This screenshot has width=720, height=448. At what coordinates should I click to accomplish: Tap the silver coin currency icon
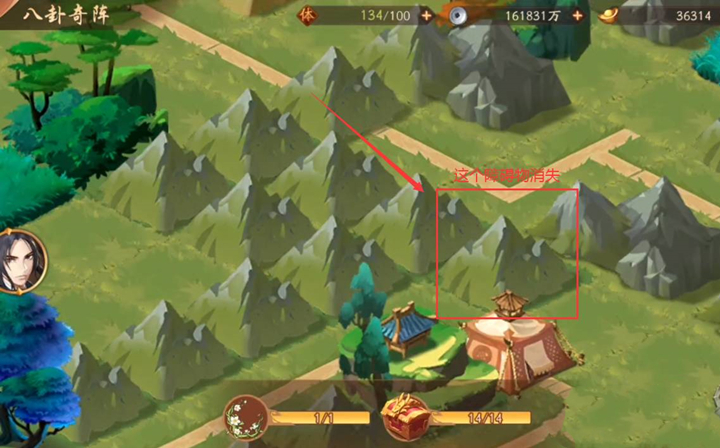(x=456, y=15)
